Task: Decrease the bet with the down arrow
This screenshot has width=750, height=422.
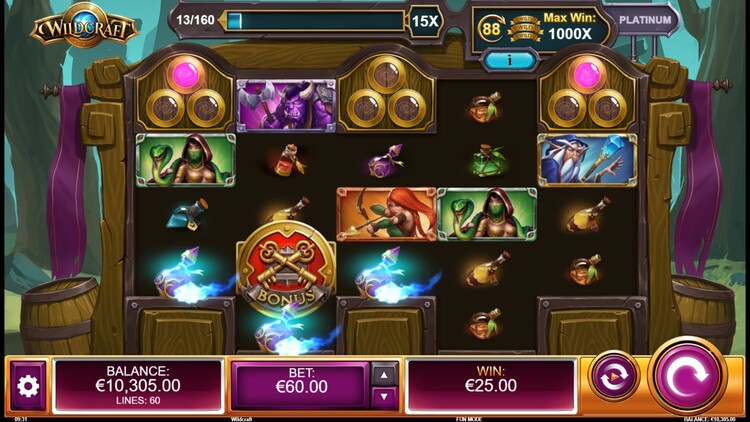Action: click(x=385, y=397)
